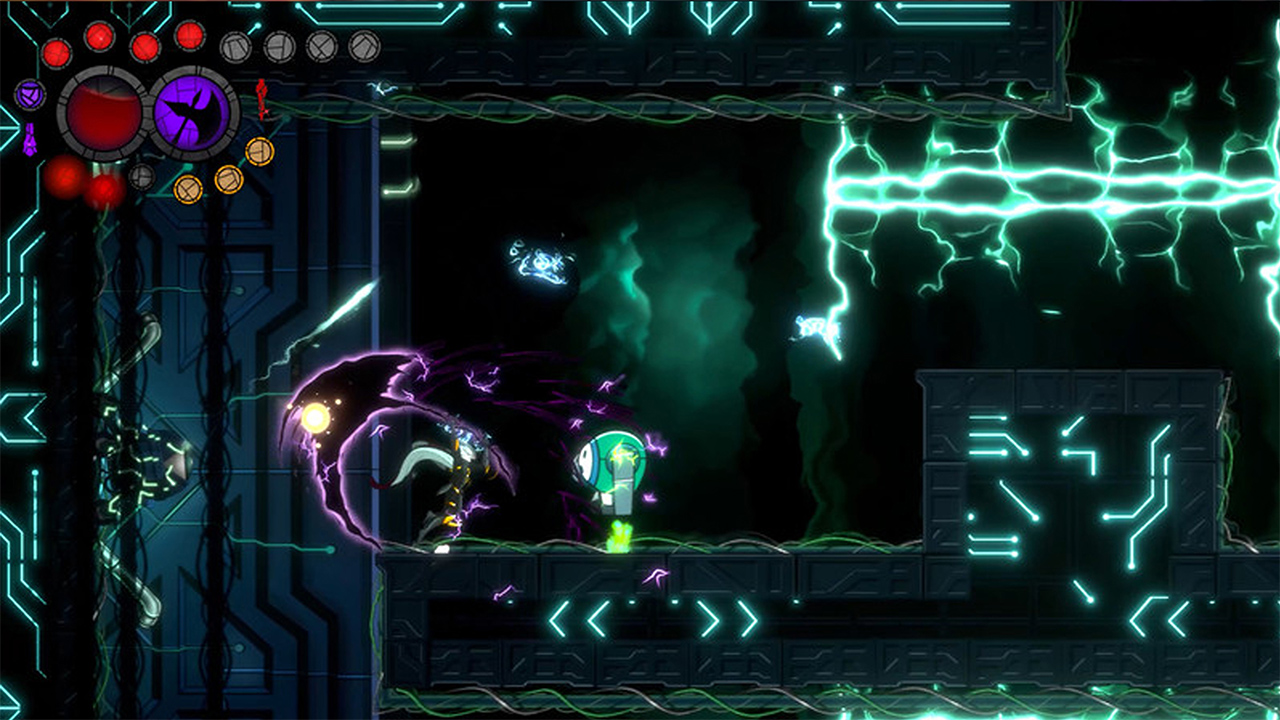Select the purple crystal icon on the screen edge

coord(29,137)
